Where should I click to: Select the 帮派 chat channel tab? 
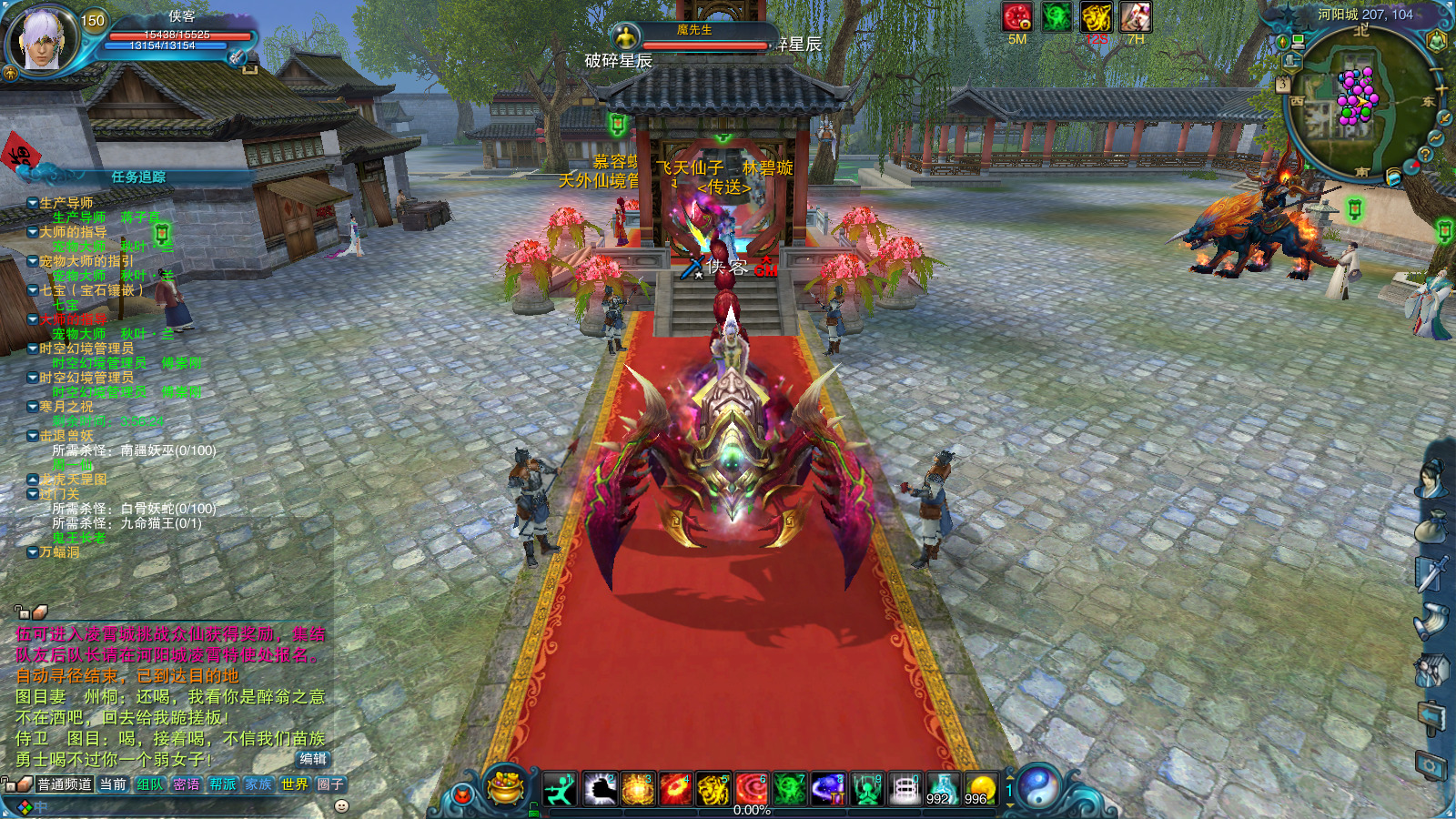[x=222, y=784]
